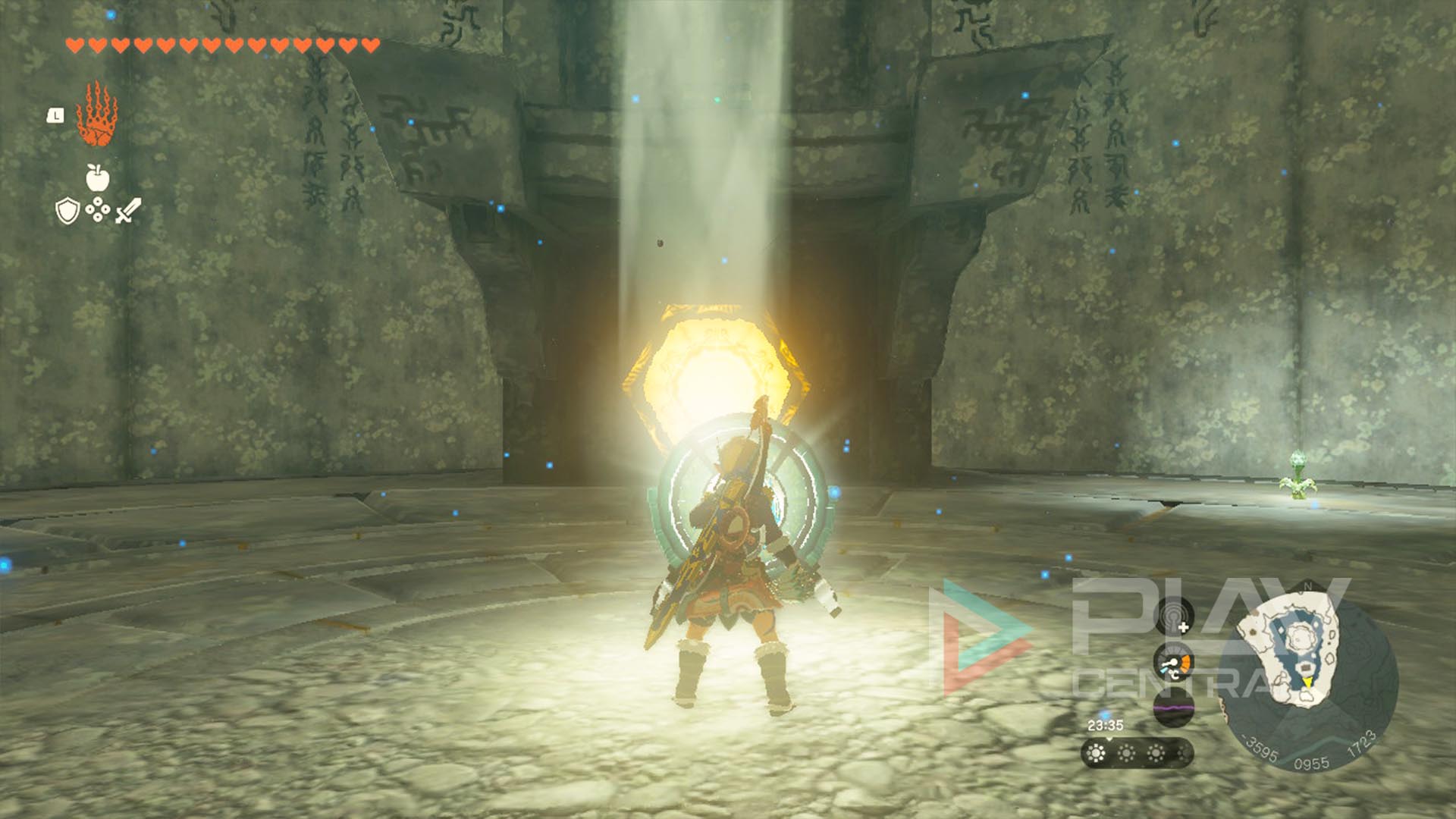Viewport: 1456px width, 819px height.
Task: Adjust the orange temperature gauge arc
Action: 1186,661
